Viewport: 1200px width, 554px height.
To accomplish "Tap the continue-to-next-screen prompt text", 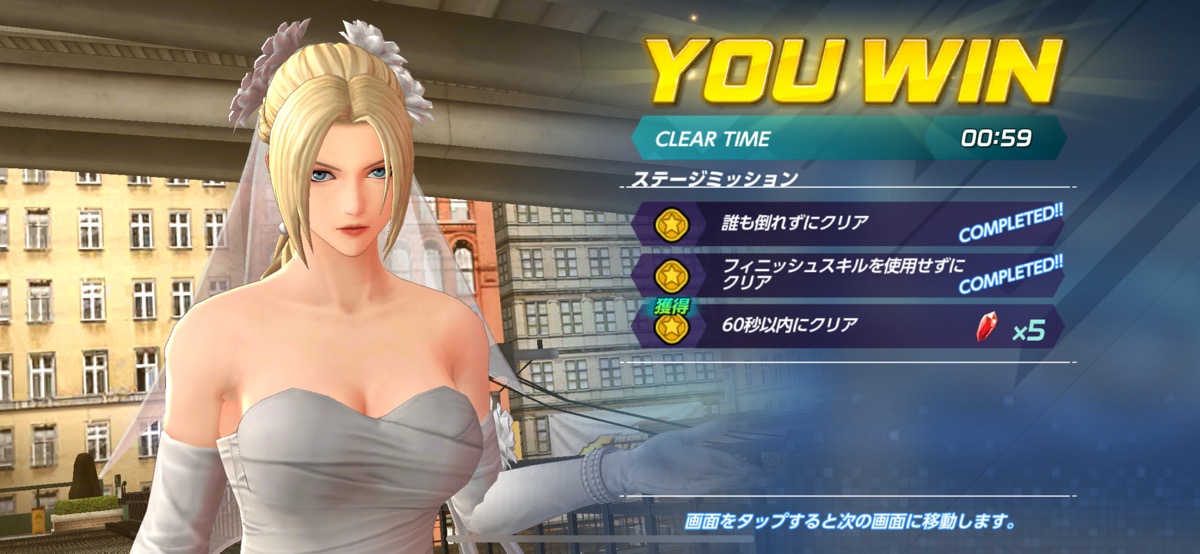I will click(x=850, y=522).
